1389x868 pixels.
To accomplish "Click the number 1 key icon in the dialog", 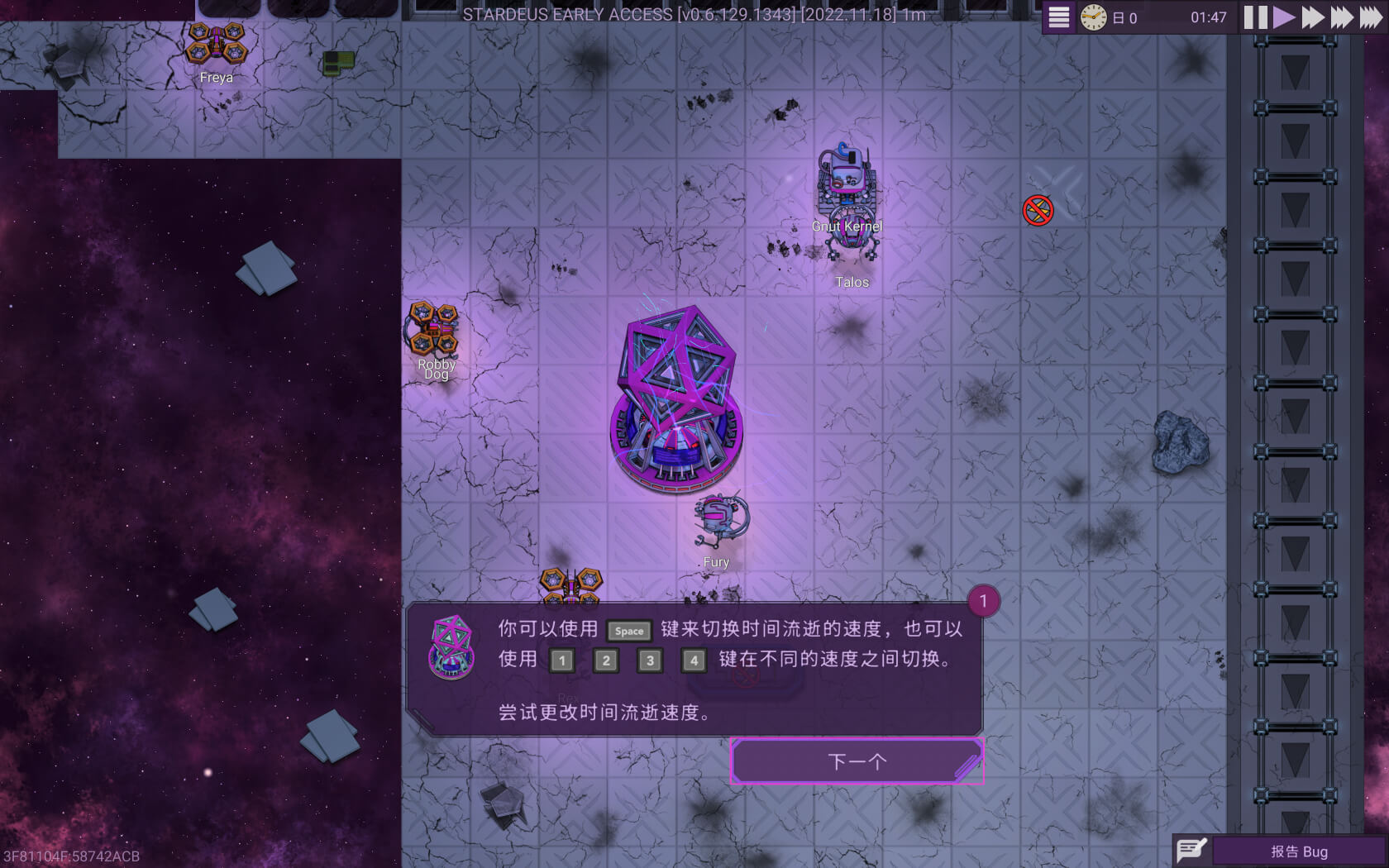I will [563, 661].
